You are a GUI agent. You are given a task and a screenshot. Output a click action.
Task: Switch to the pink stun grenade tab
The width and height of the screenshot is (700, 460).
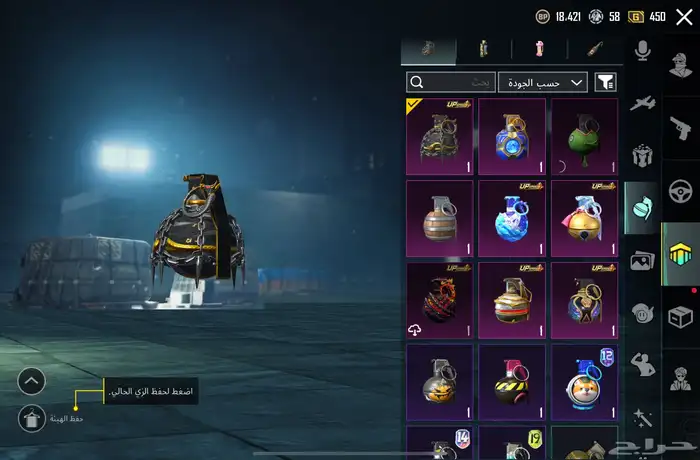(x=537, y=50)
